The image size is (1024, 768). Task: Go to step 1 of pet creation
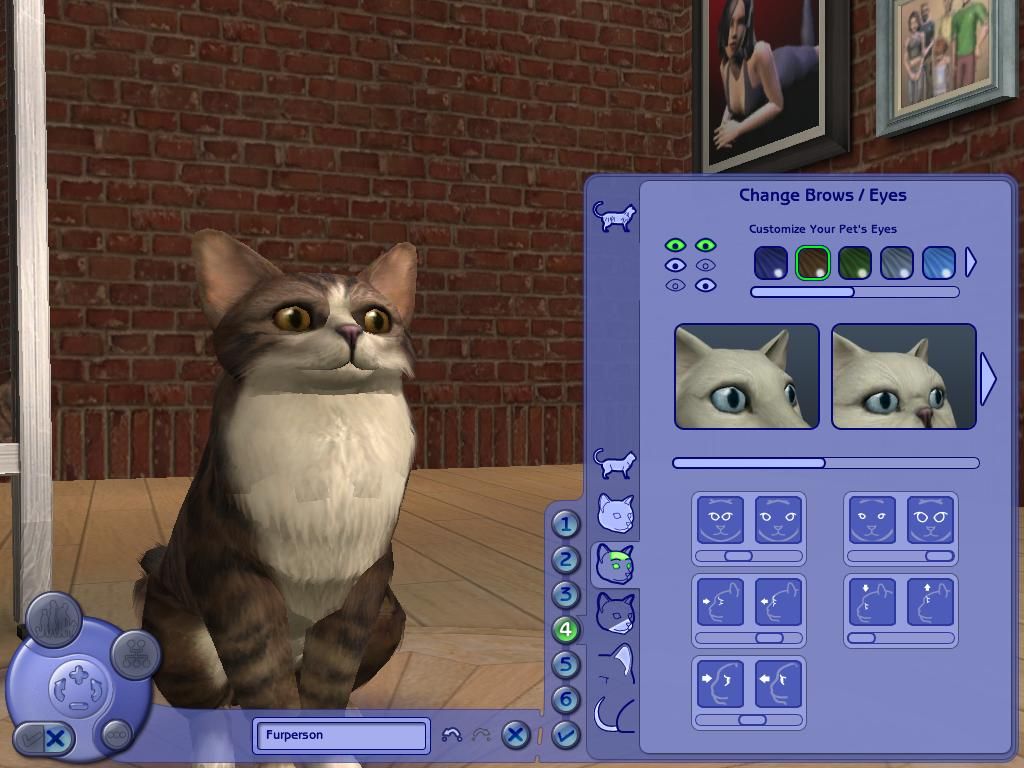pos(565,524)
